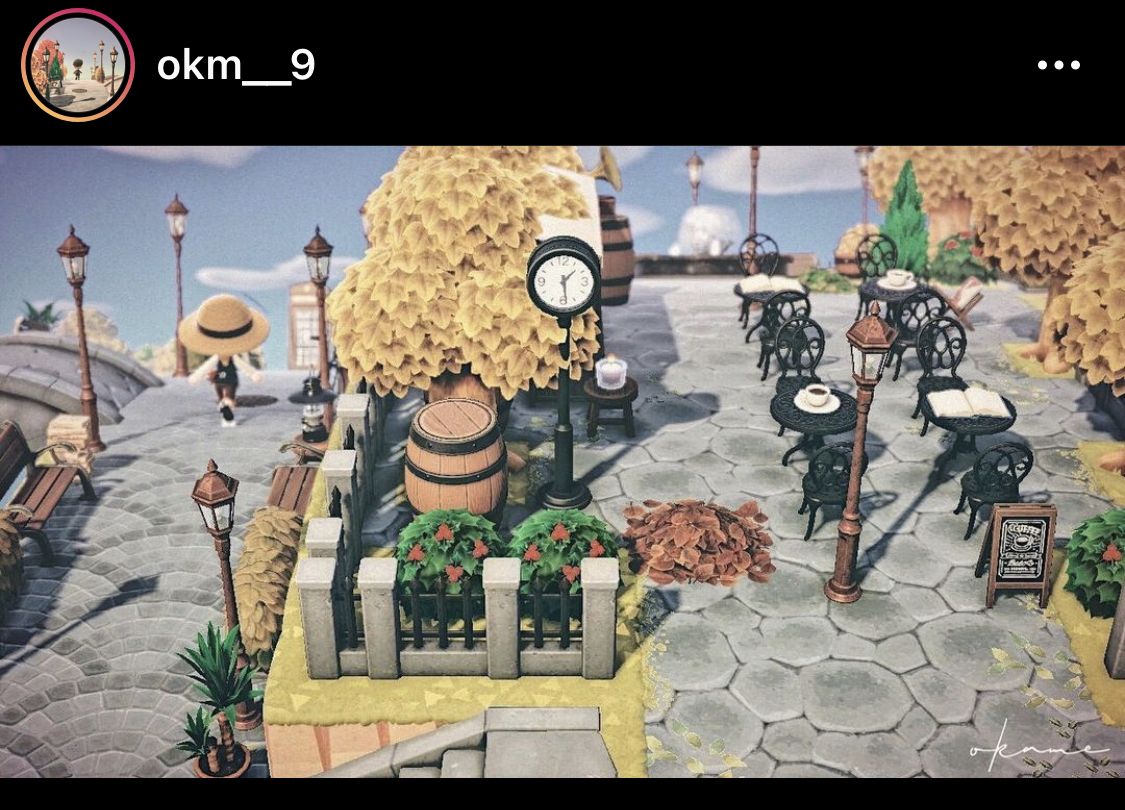Open the three-dot post options menu

(x=1058, y=66)
